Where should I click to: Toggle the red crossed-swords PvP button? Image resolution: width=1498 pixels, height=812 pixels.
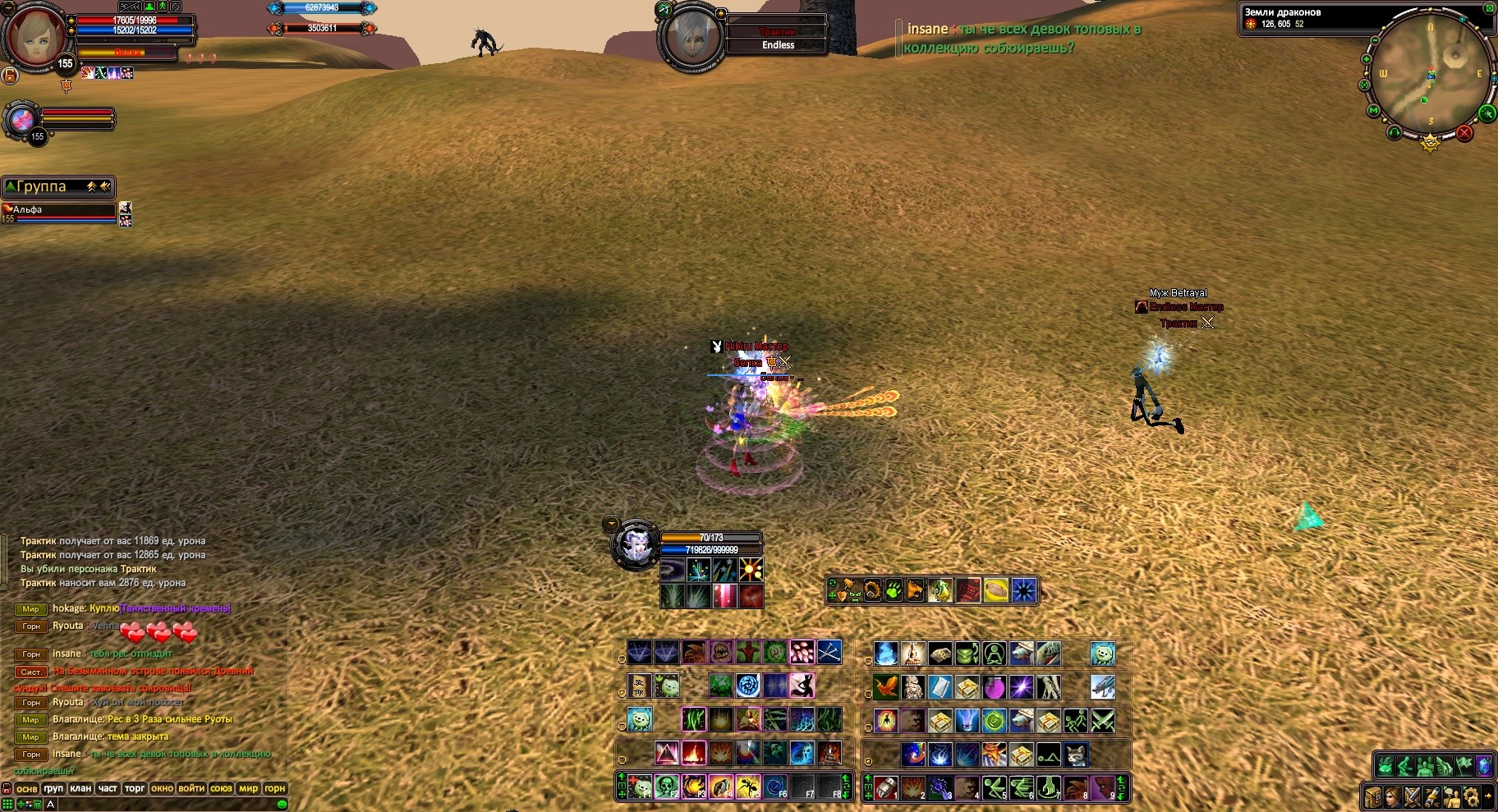[x=1464, y=132]
